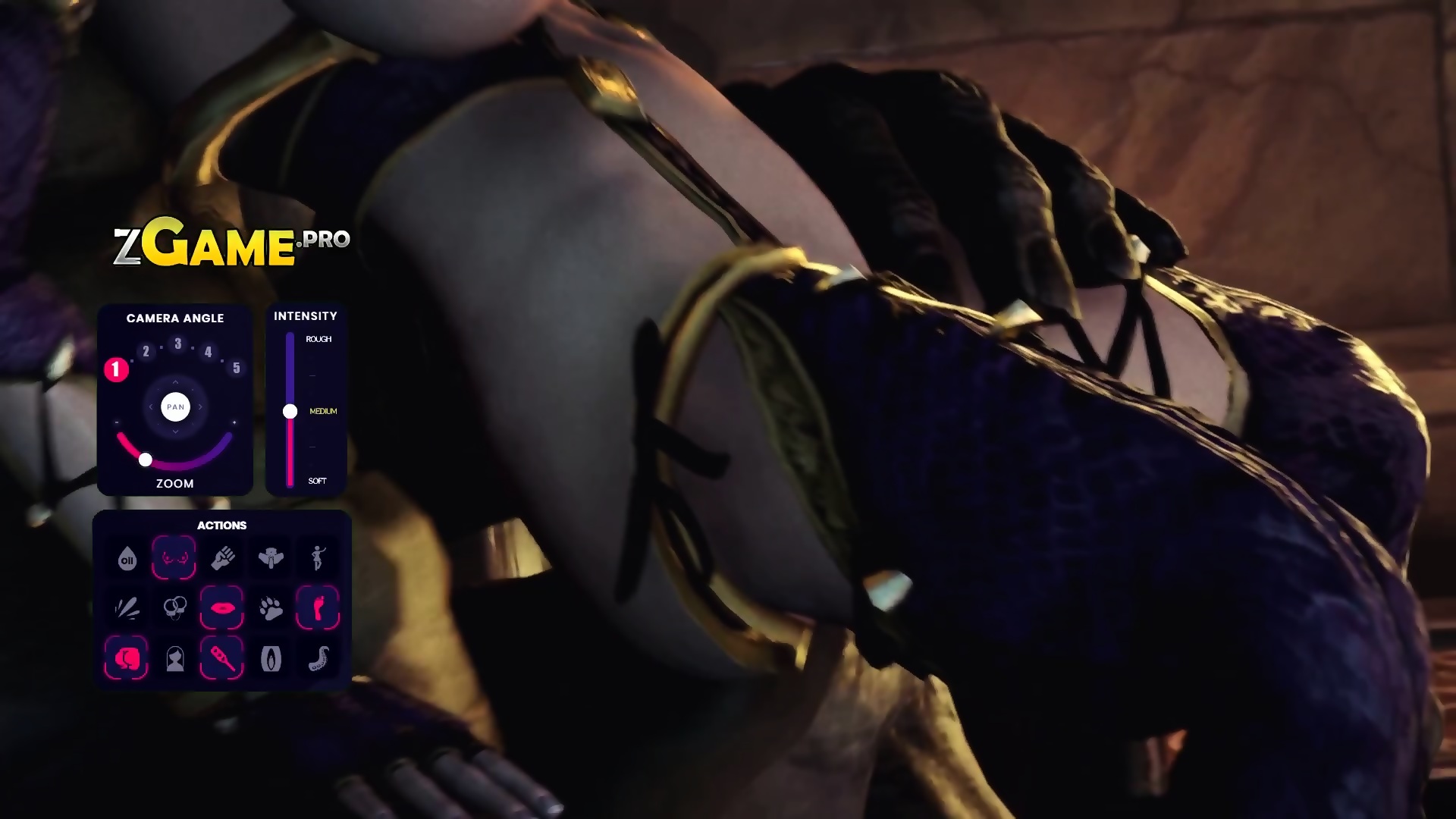
Task: Select the paw print action icon
Action: point(271,607)
